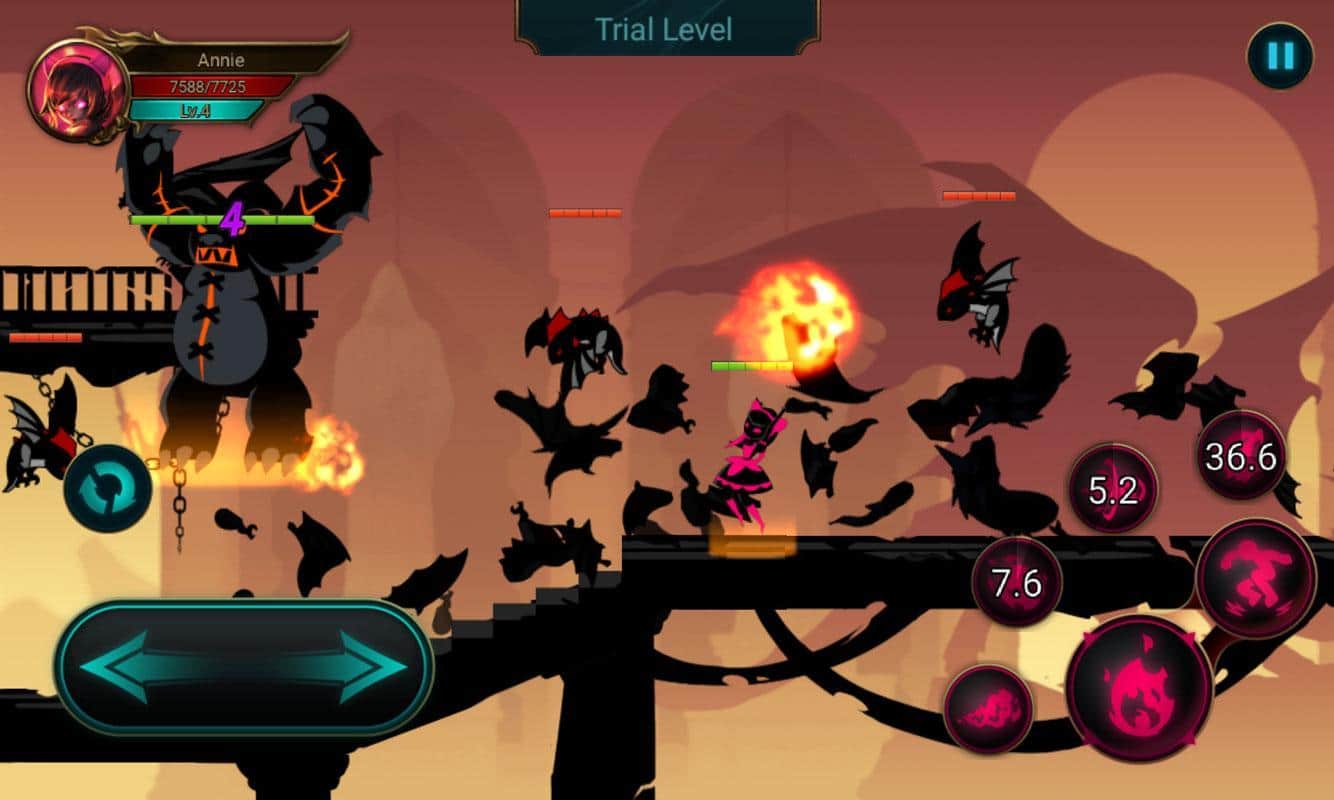
Task: Hit the circular arrows swap button
Action: point(108,489)
